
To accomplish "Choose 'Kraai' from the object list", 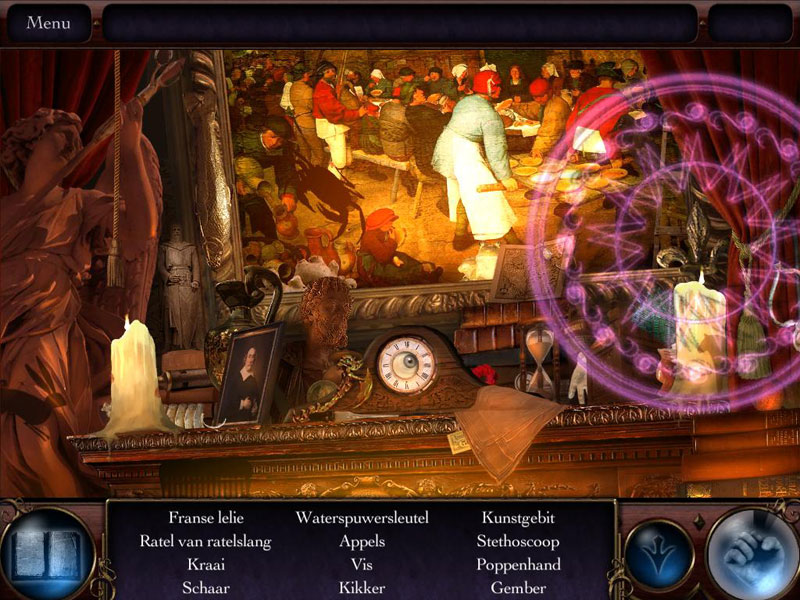I will pos(206,565).
